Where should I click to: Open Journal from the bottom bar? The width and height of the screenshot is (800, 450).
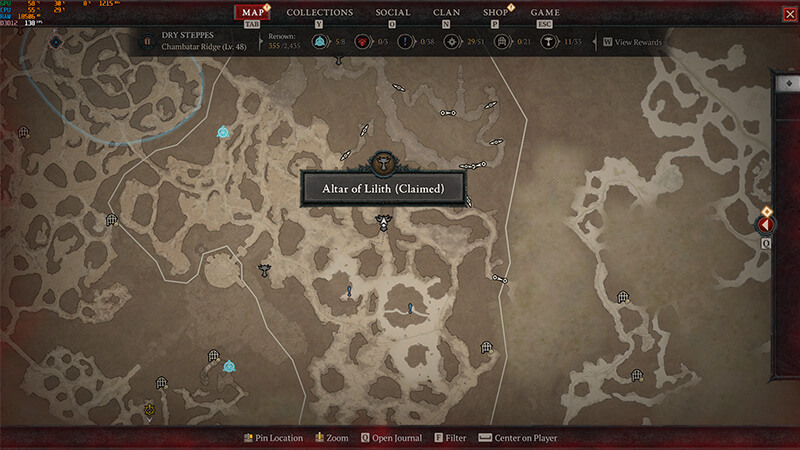pos(391,438)
